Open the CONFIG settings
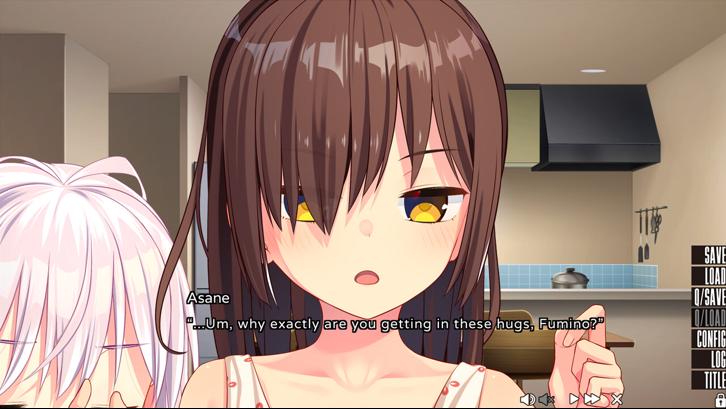The height and width of the screenshot is (409, 726). tap(710, 339)
